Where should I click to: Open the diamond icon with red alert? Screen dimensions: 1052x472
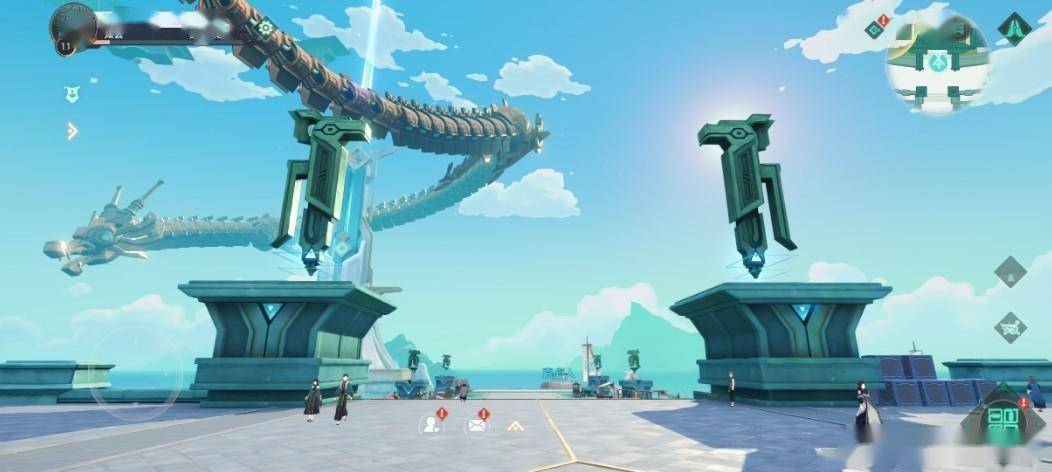(x=876, y=28)
